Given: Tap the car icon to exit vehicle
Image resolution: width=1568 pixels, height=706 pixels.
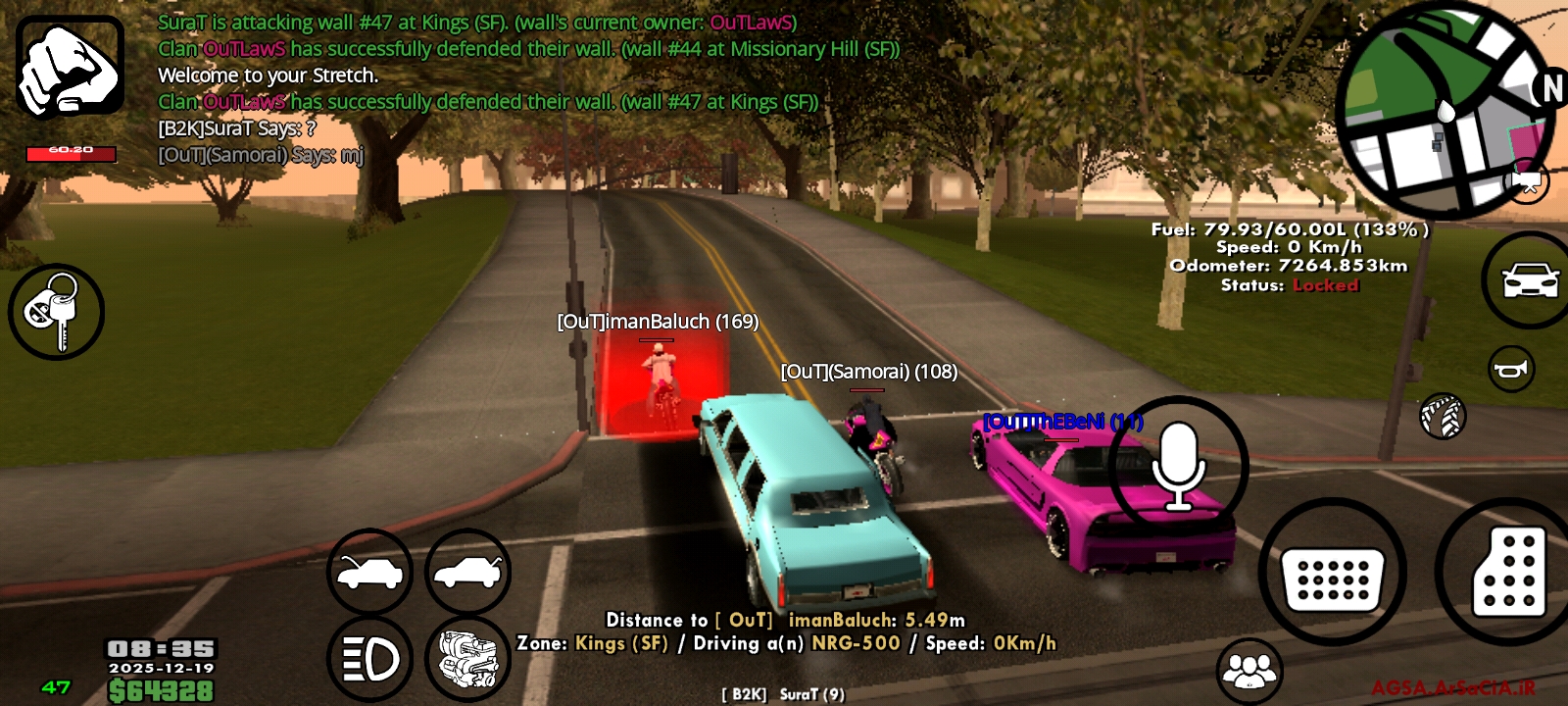Looking at the screenshot, I should coord(1530,280).
